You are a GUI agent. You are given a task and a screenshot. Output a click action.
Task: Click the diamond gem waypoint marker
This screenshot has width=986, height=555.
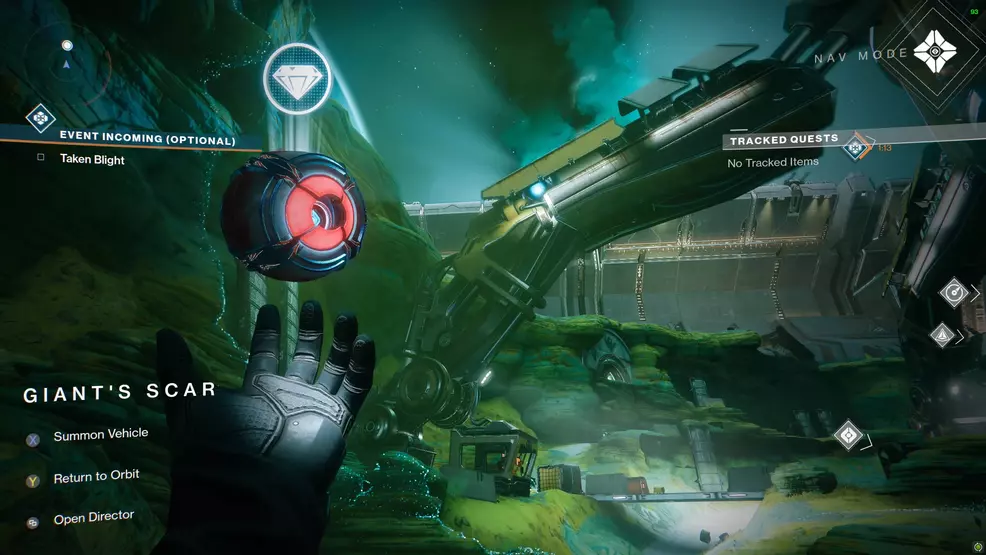click(x=297, y=78)
